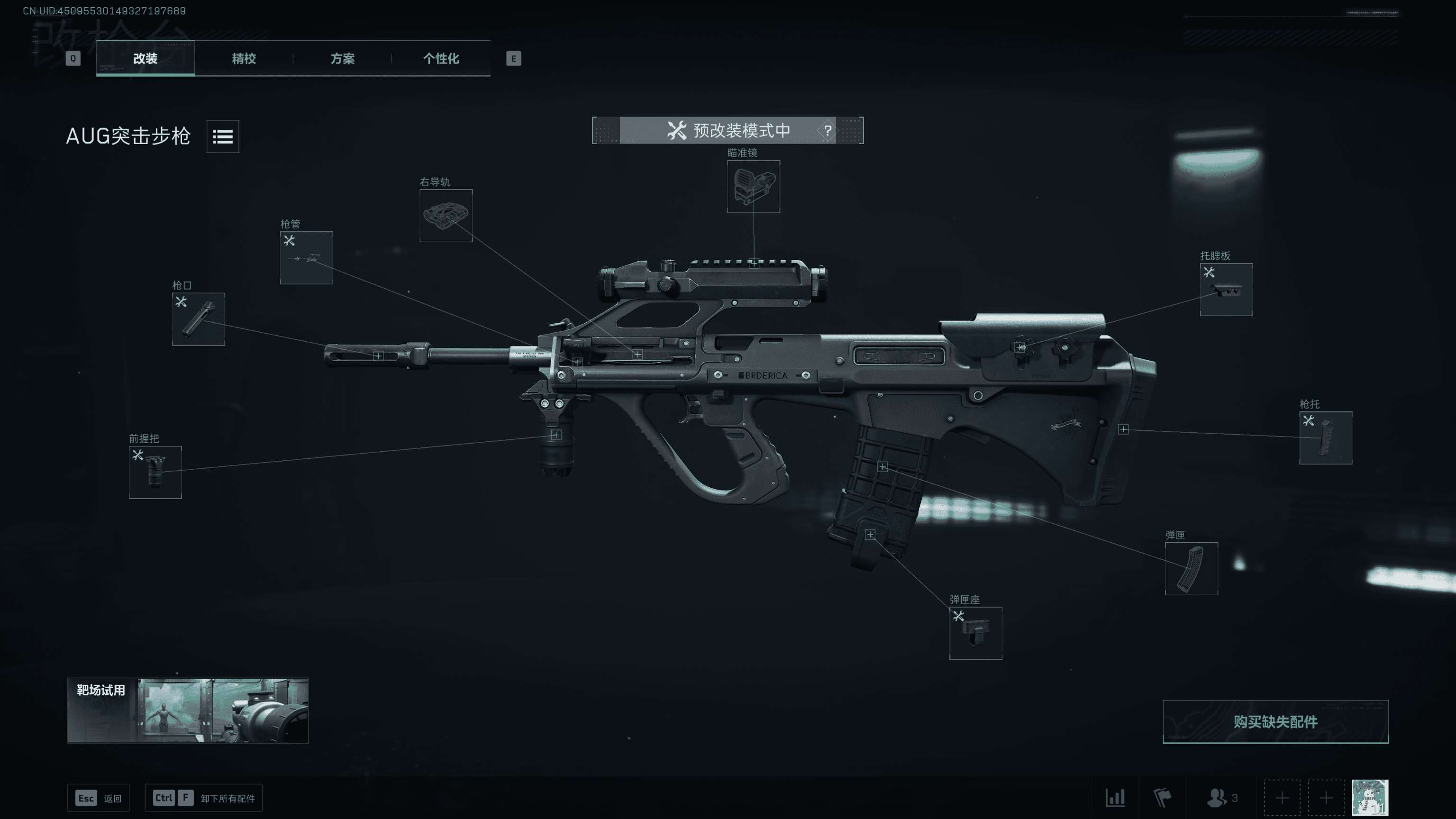Open the list menu beside AUG突击步枪

tap(223, 136)
